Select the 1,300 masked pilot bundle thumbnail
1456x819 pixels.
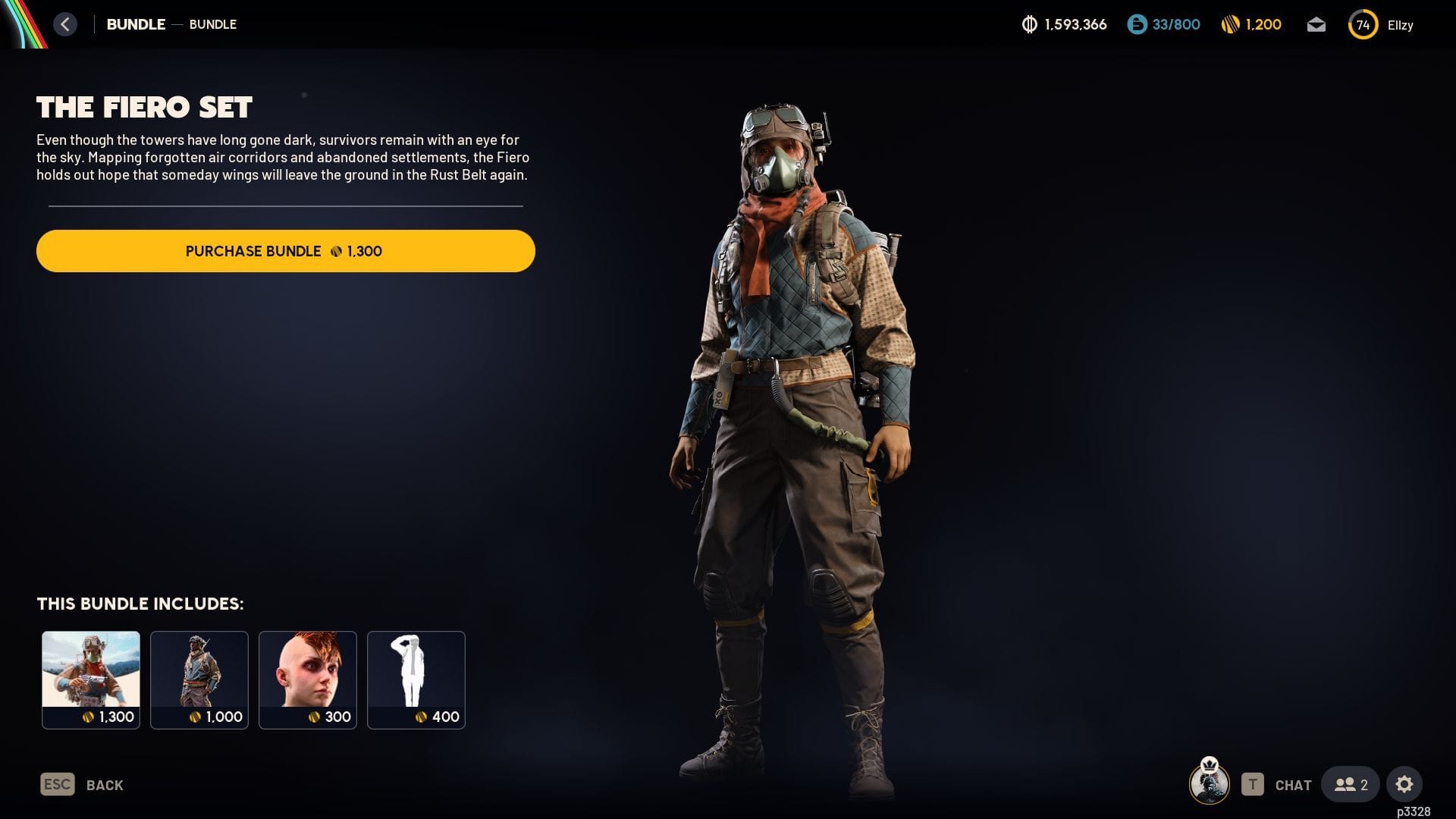[x=91, y=679]
